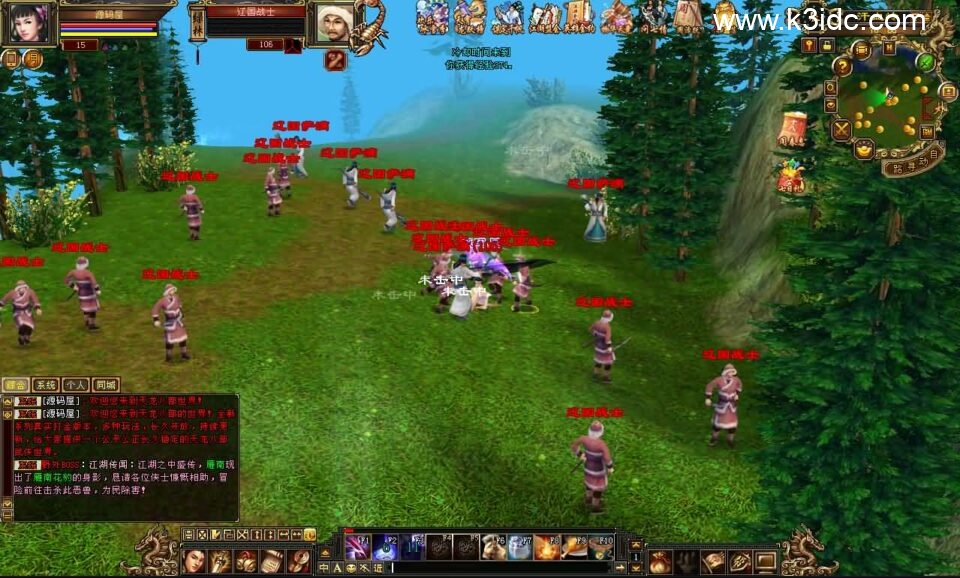Image resolution: width=960 pixels, height=578 pixels.
Task: Click the chat text input field
Action: tap(500, 568)
